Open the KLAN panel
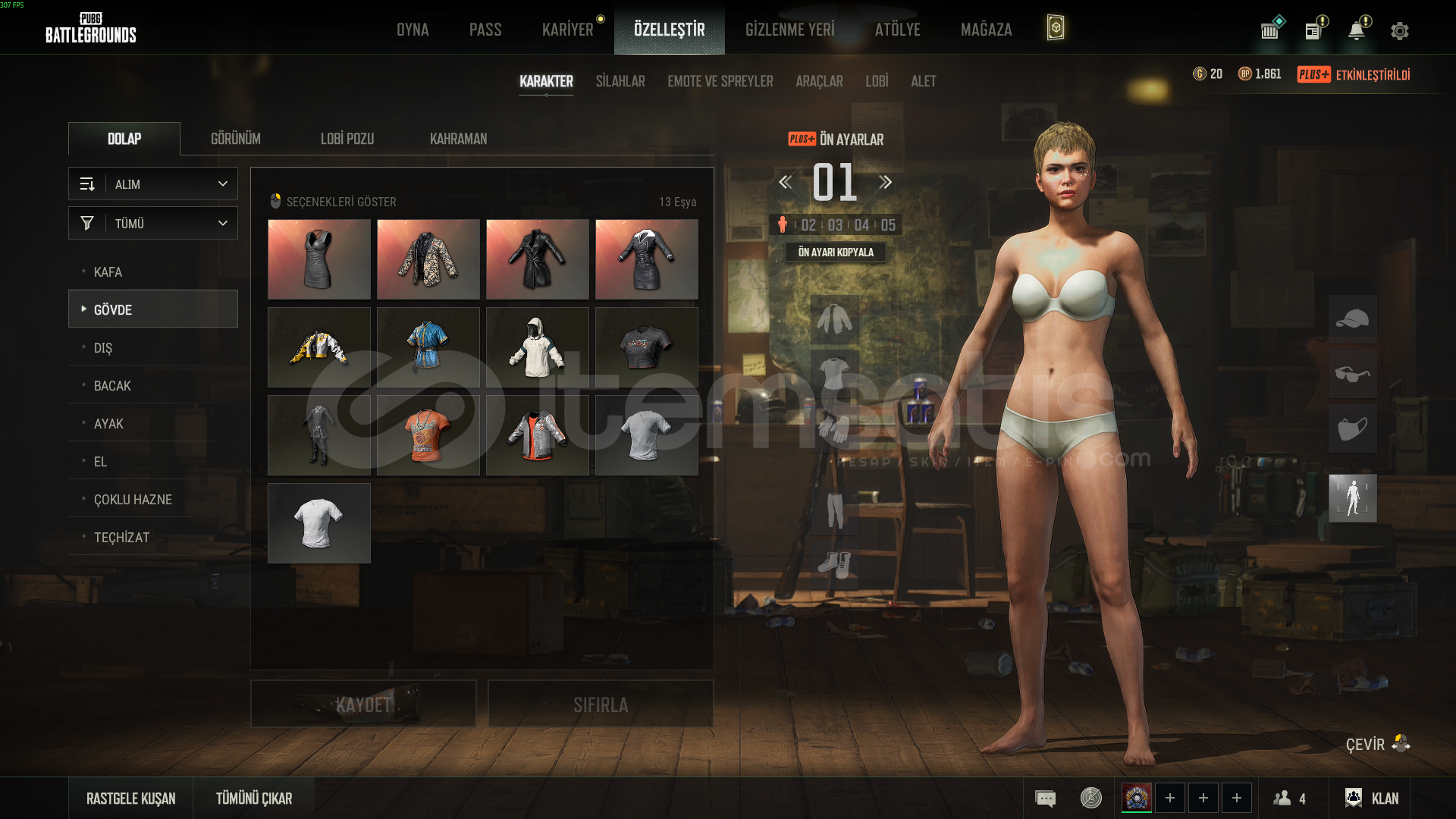Screen dimensions: 1456x819 click(1372, 798)
